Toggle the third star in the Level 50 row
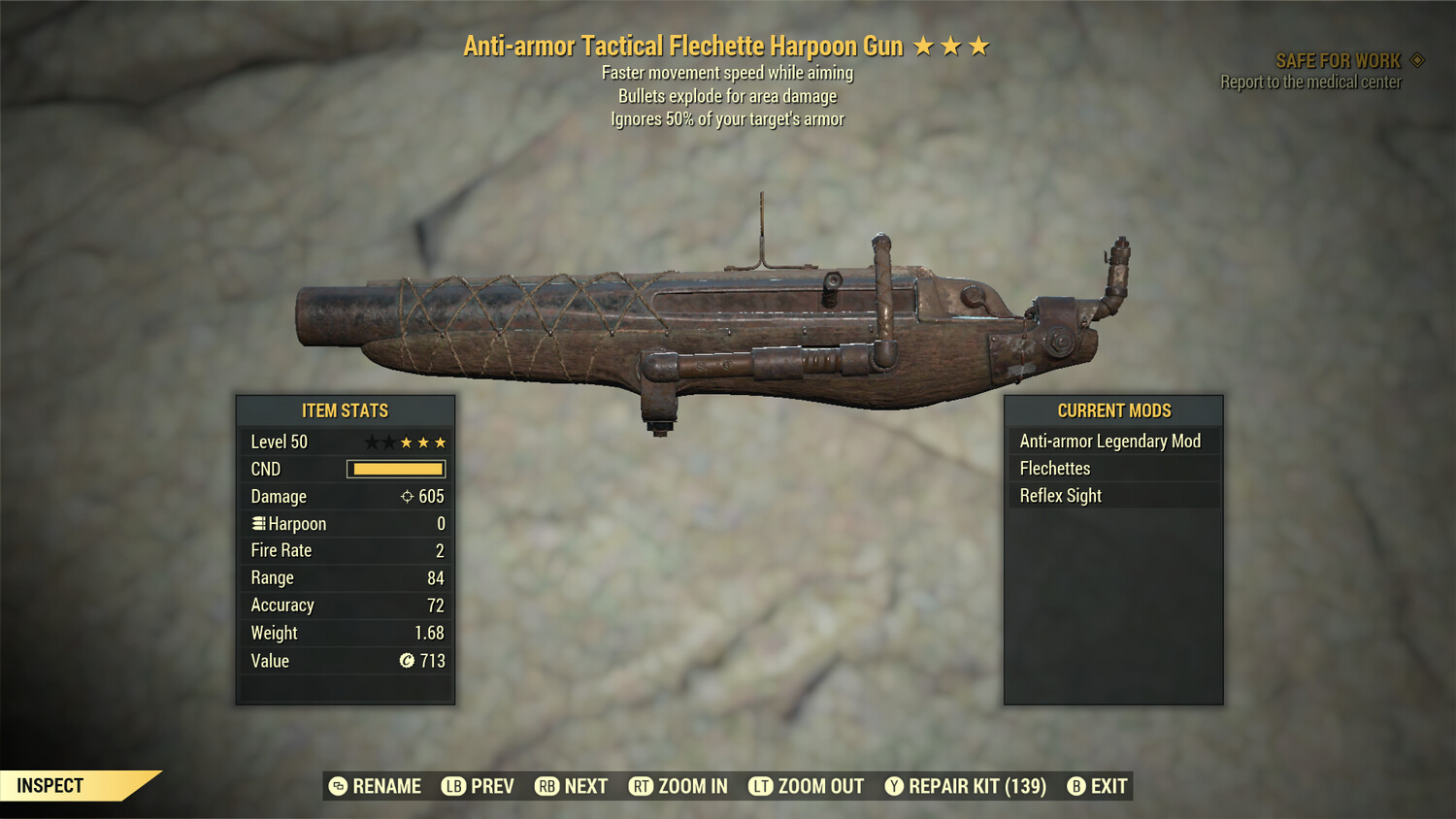 pos(409,442)
